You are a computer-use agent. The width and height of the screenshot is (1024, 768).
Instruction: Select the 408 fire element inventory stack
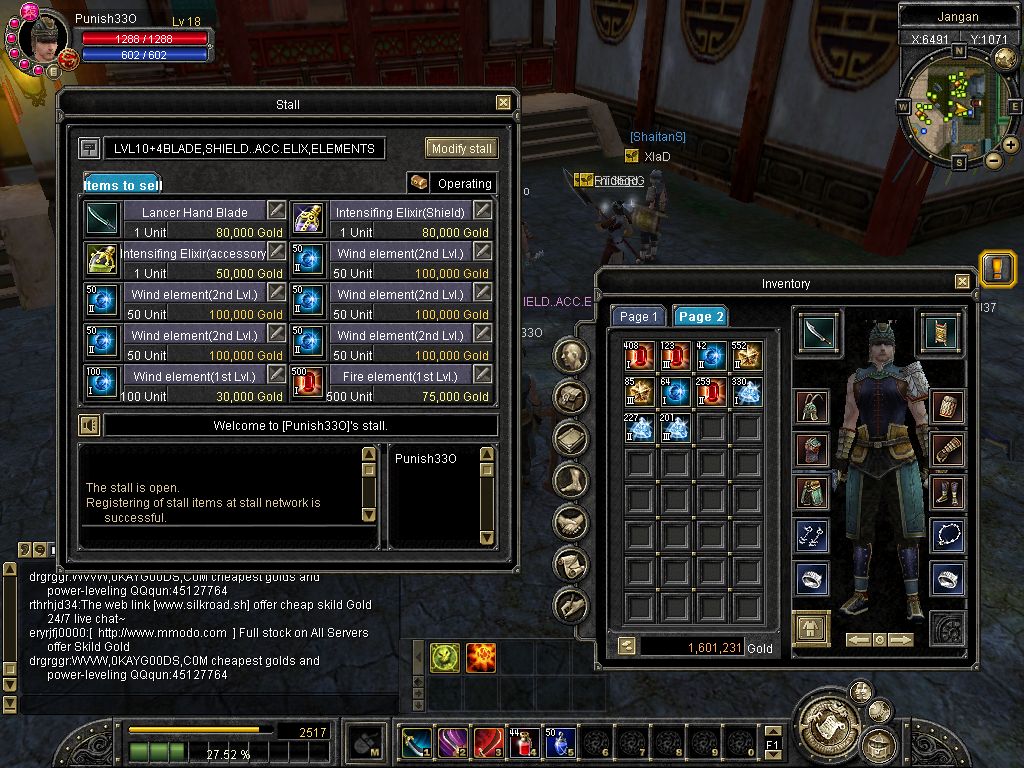(x=640, y=357)
